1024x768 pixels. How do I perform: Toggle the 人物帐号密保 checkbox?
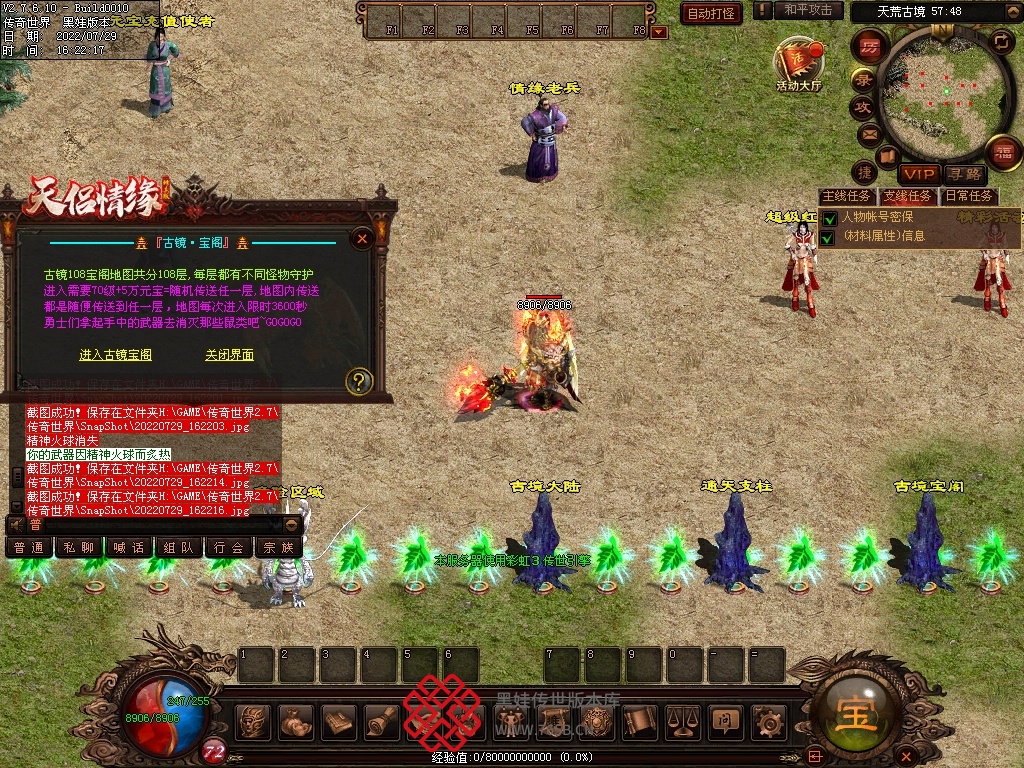(828, 218)
